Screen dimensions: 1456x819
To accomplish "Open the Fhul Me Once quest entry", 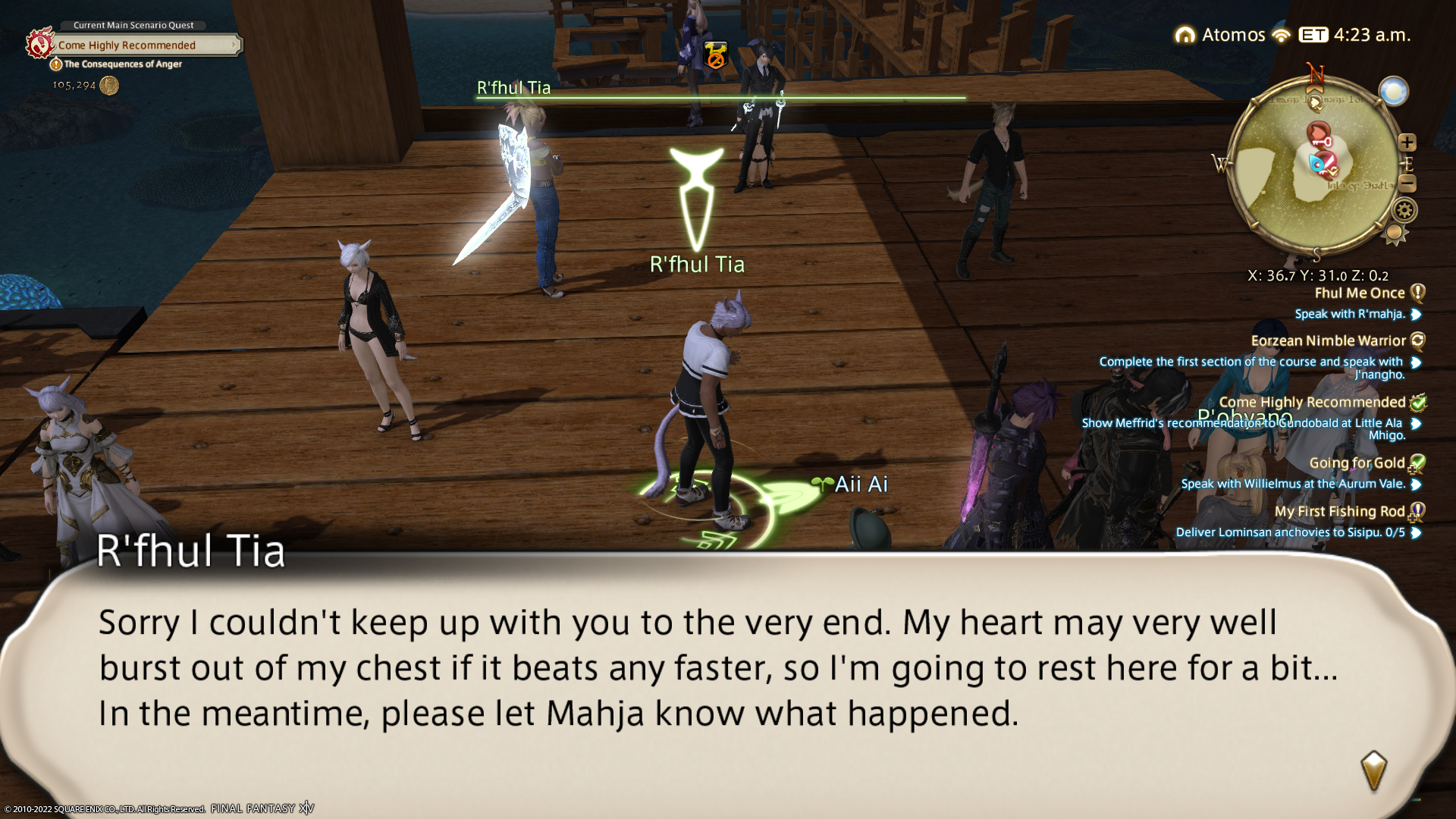I will click(x=1359, y=293).
